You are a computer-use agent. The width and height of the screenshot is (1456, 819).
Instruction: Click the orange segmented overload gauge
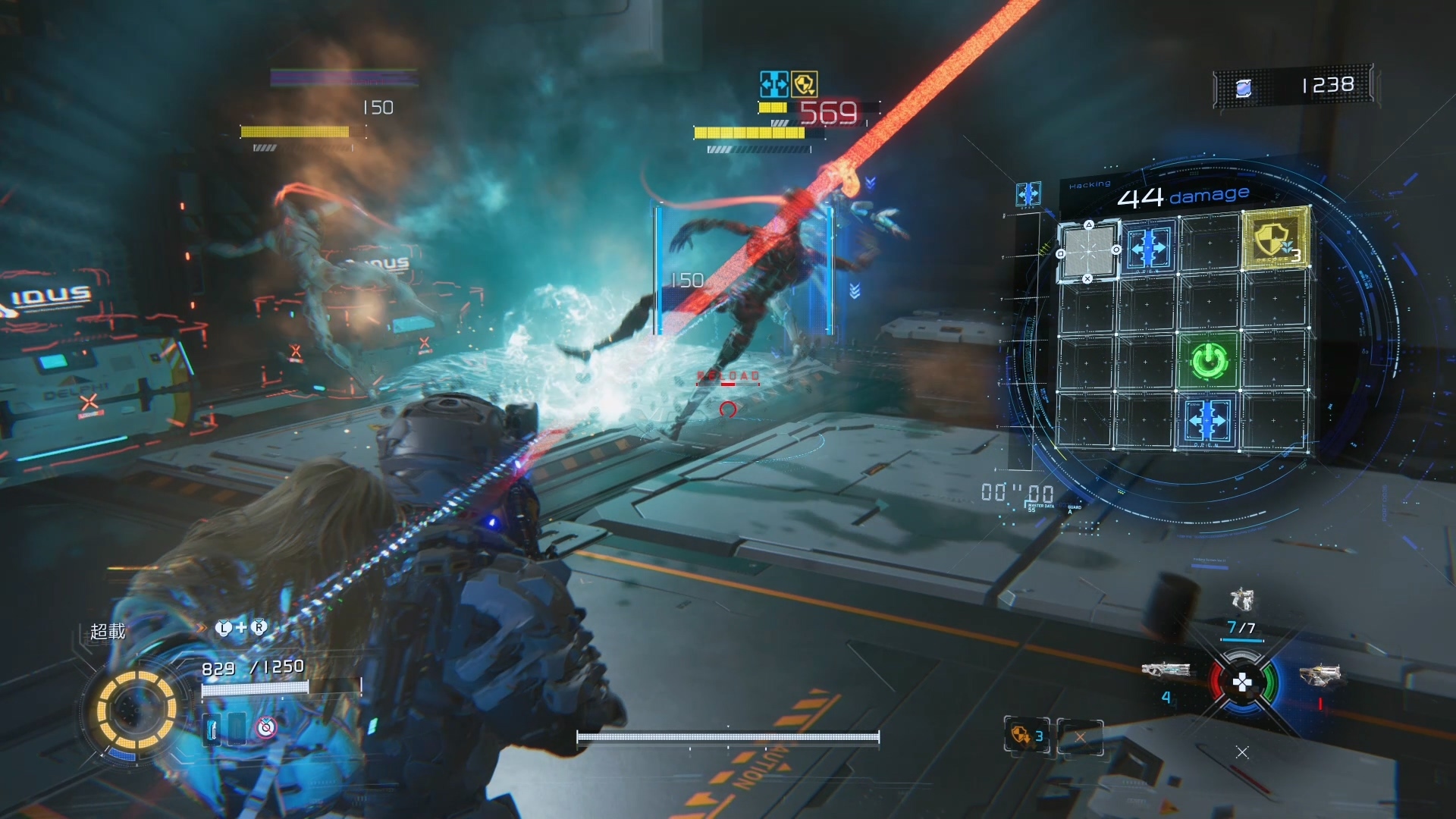pyautogui.click(x=136, y=710)
